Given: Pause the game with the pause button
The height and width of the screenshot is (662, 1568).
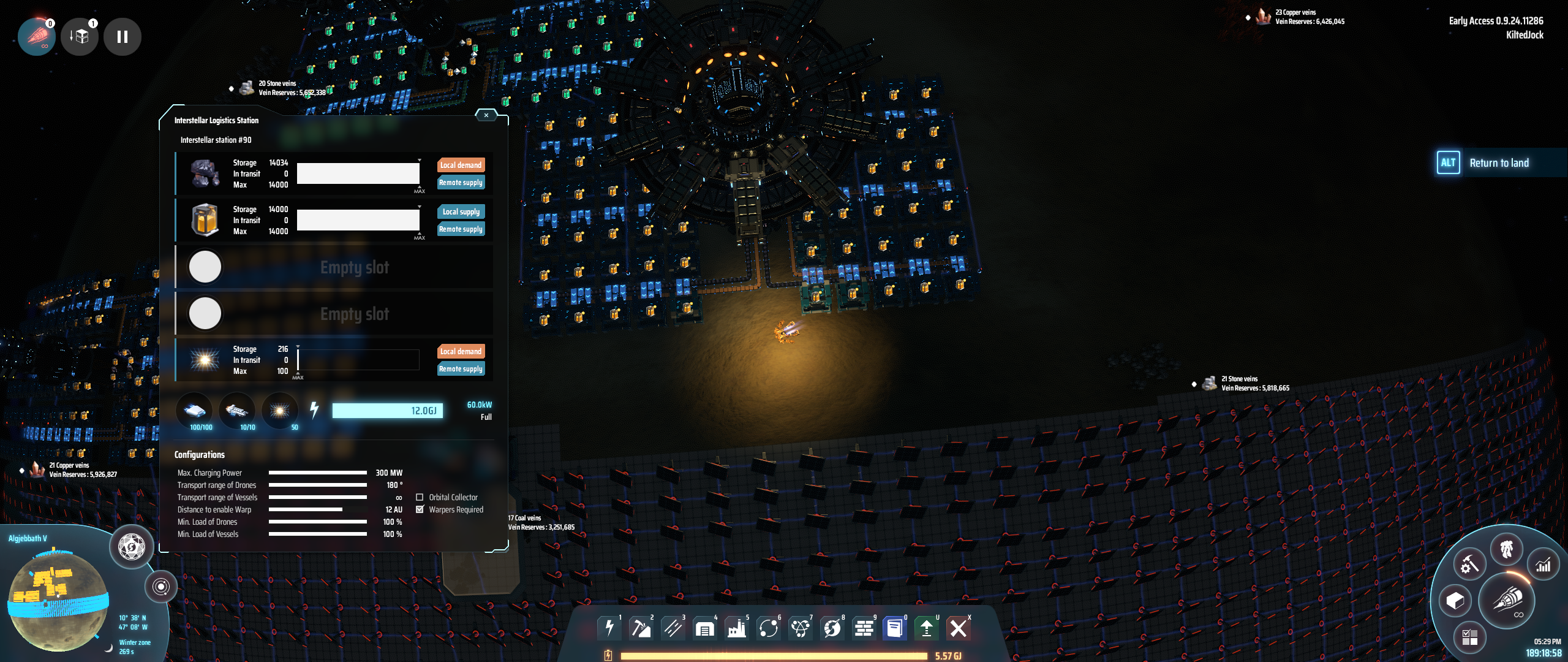Looking at the screenshot, I should 123,37.
